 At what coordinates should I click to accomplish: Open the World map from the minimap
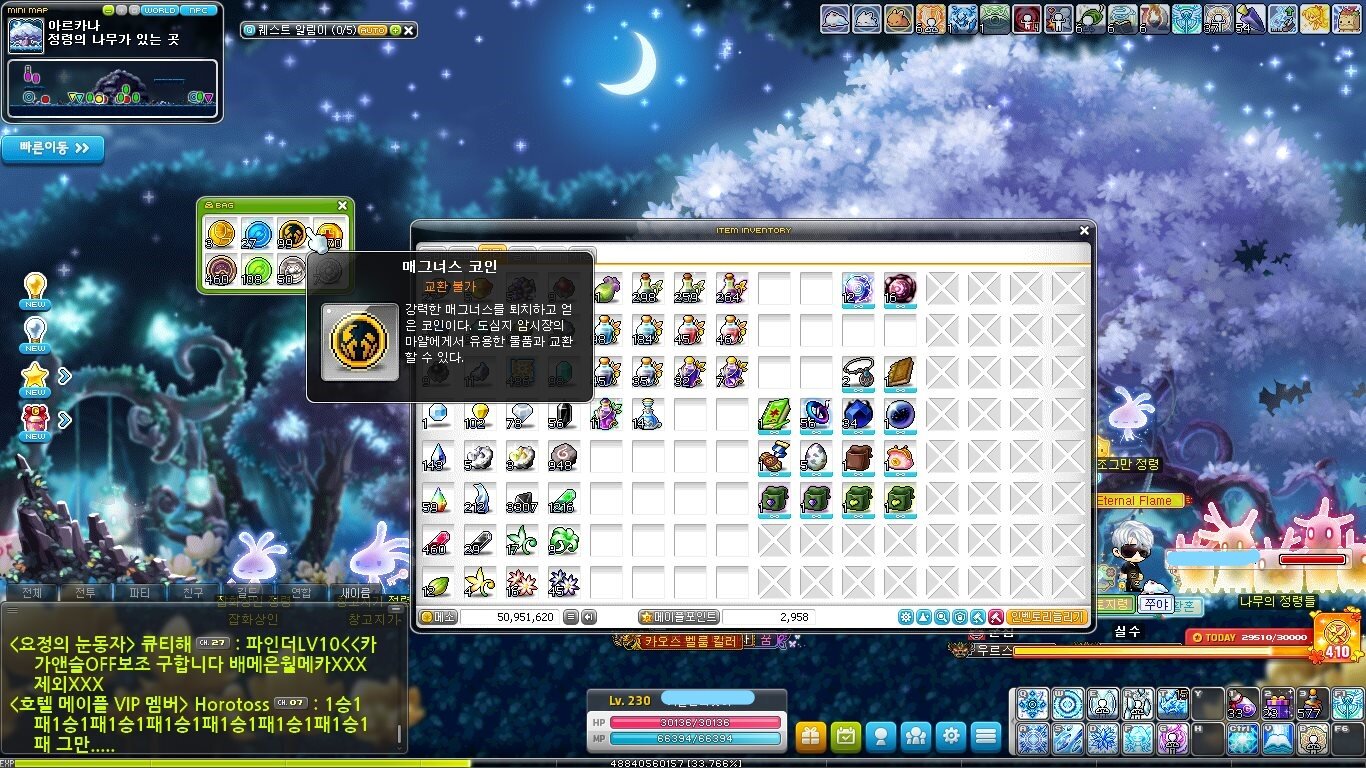[160, 10]
